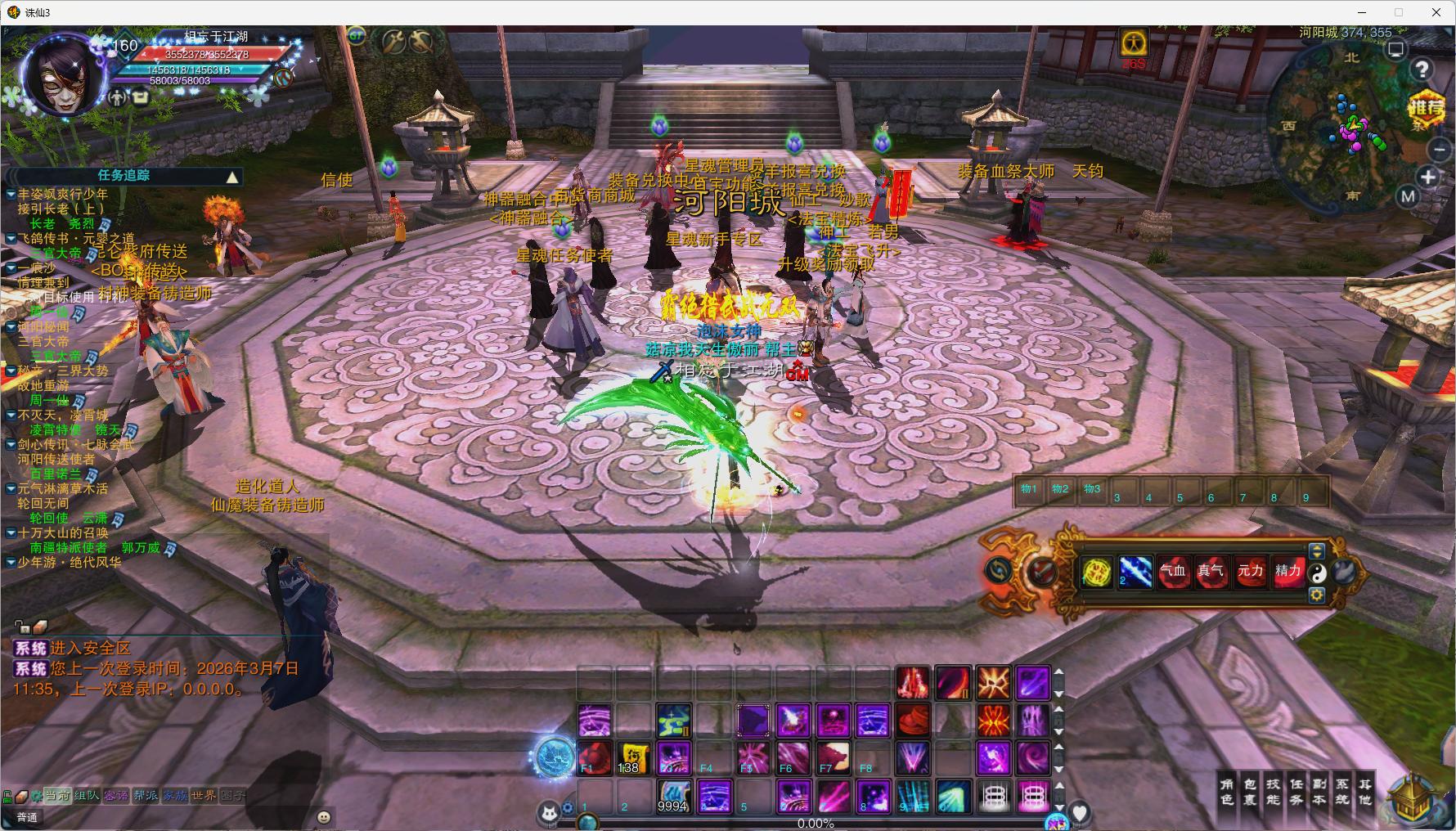Open the 系统 system menu

1342,792
